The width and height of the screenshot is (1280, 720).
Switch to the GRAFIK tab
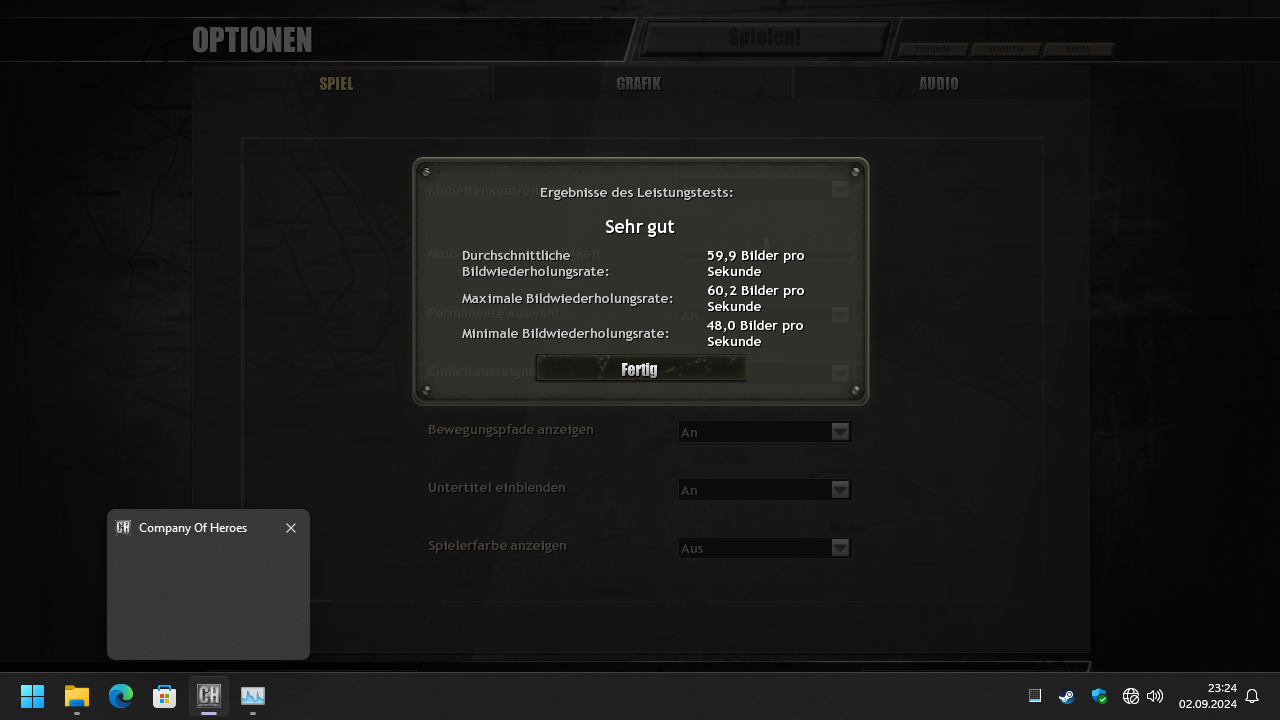click(x=637, y=83)
